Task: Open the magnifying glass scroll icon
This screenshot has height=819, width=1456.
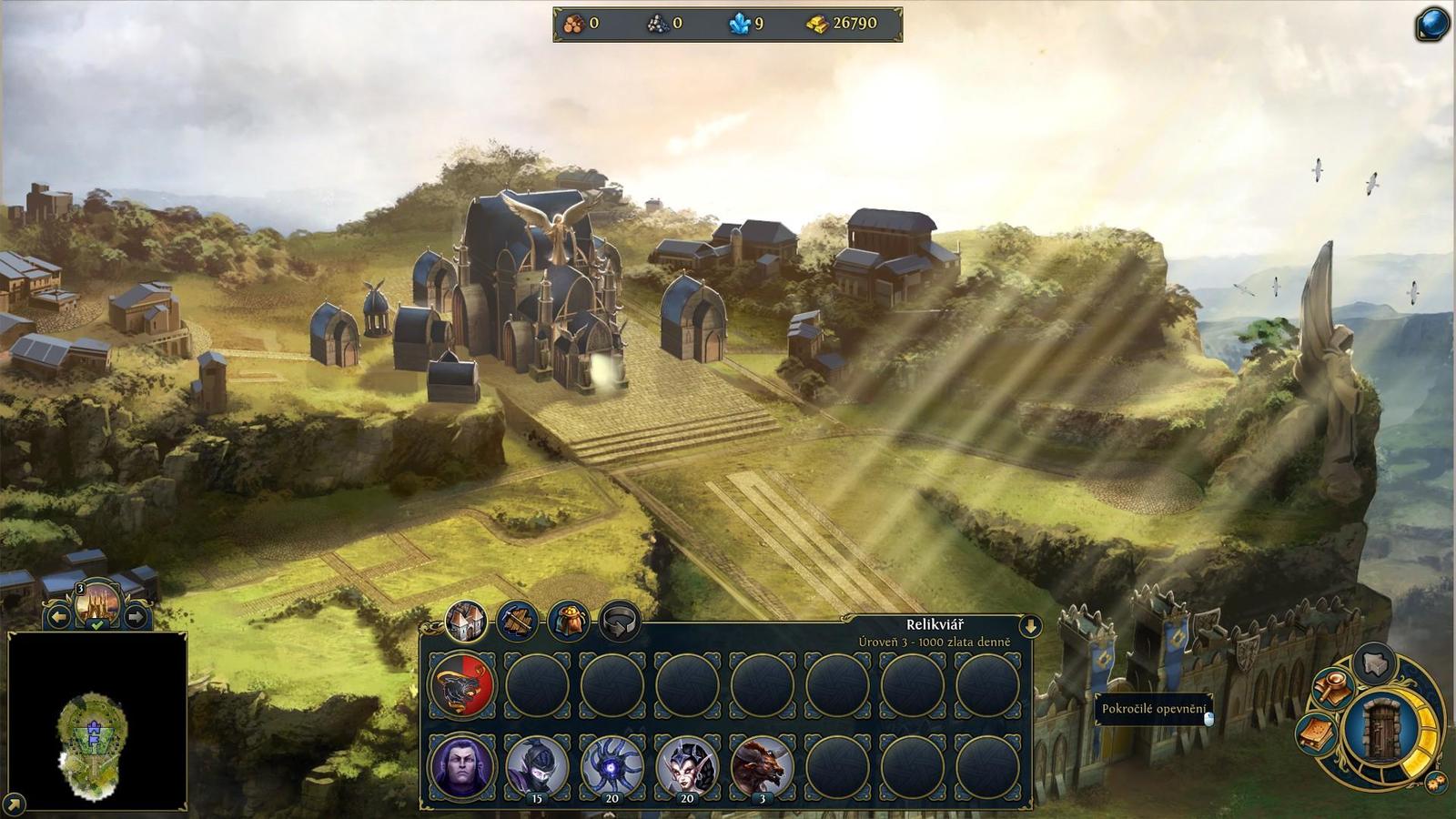Action: (1331, 688)
